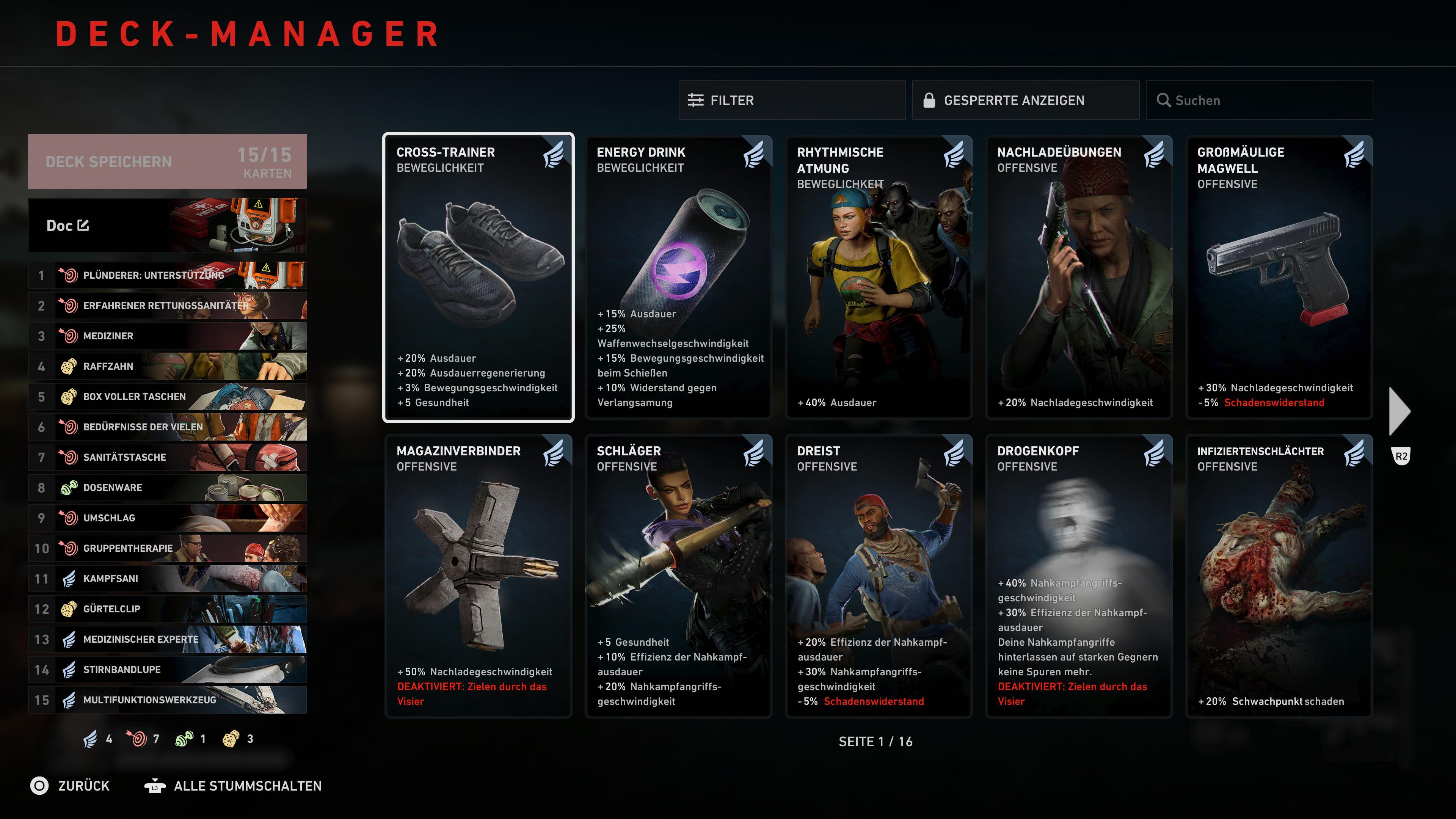This screenshot has height=819, width=1456.
Task: Choose the Energy Drink card
Action: coord(678,278)
